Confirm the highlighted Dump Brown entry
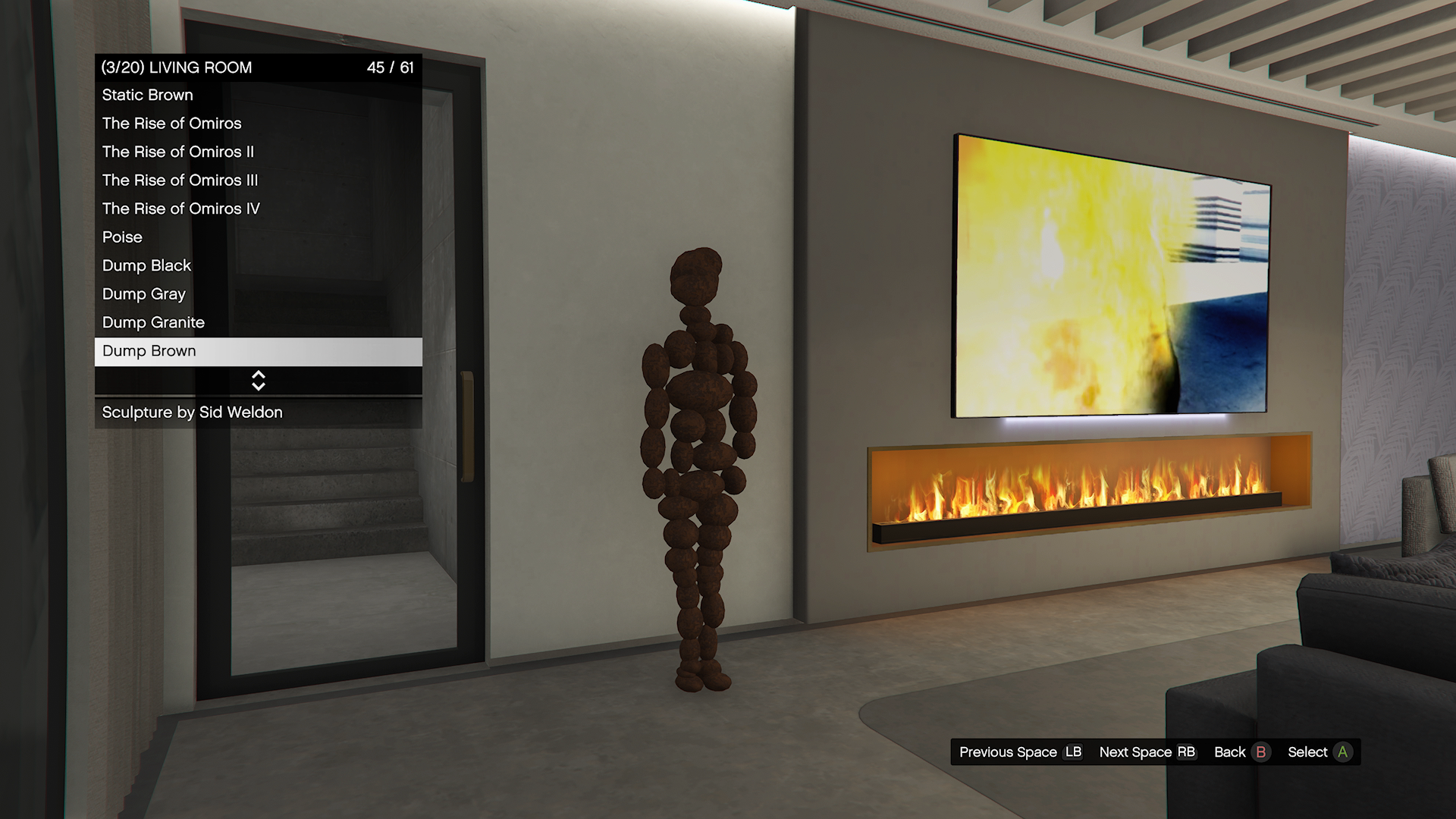The width and height of the screenshot is (1456, 819). pos(258,352)
